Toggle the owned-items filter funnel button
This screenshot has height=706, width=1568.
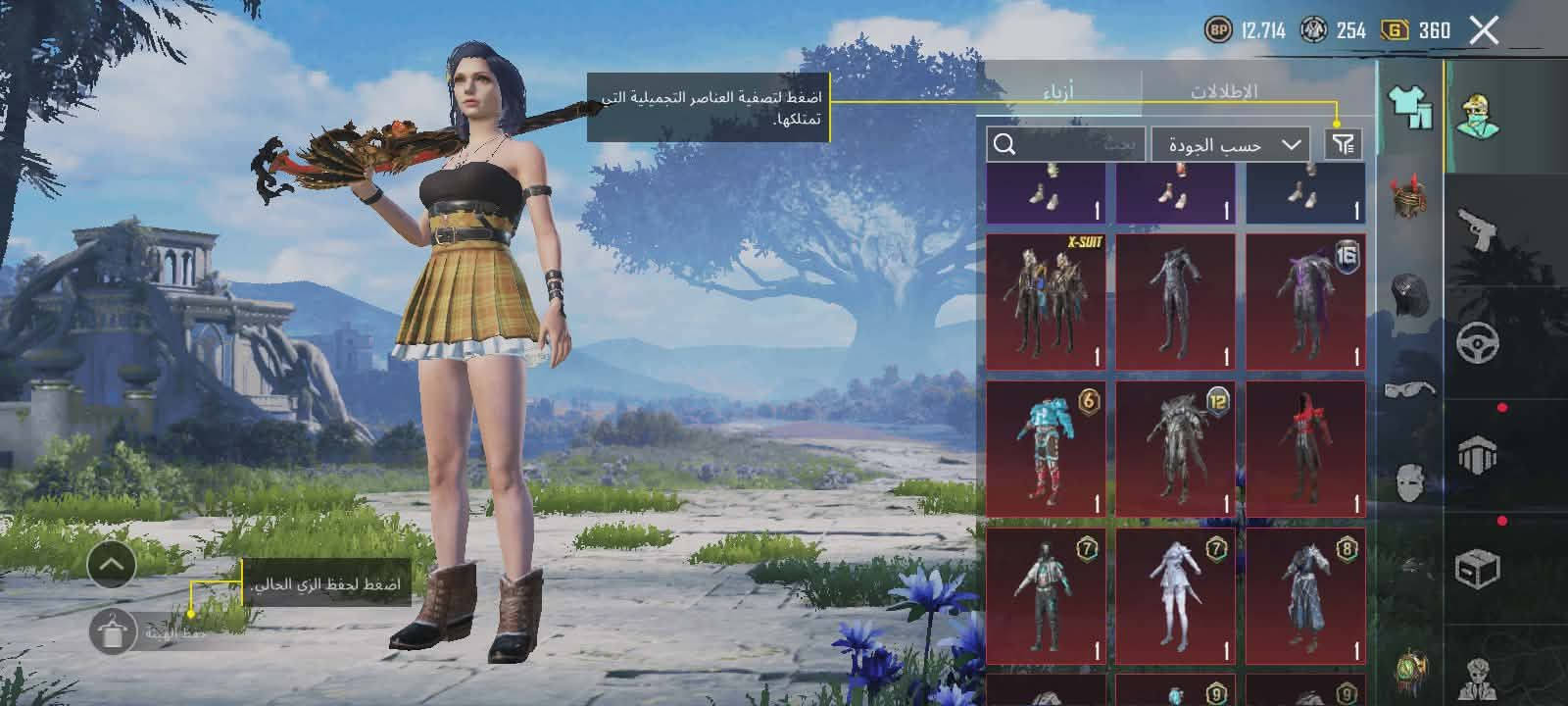[1343, 145]
